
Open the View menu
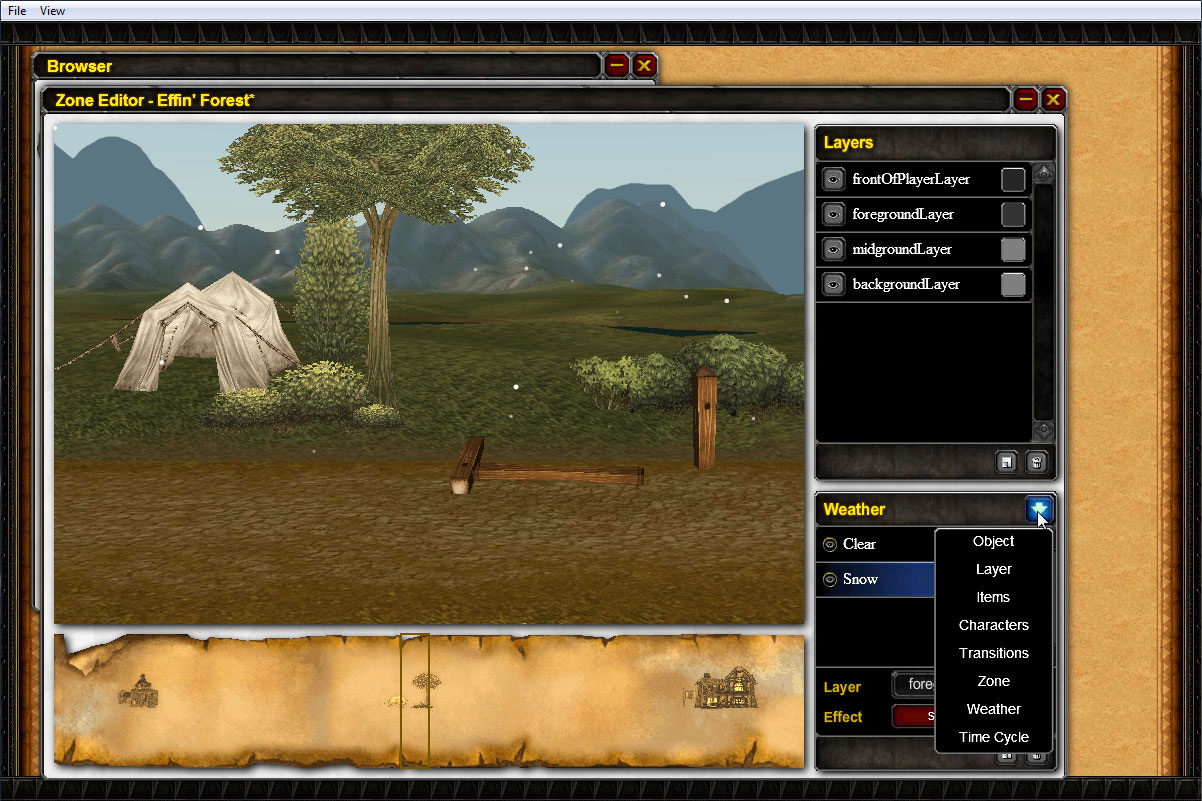(x=52, y=11)
